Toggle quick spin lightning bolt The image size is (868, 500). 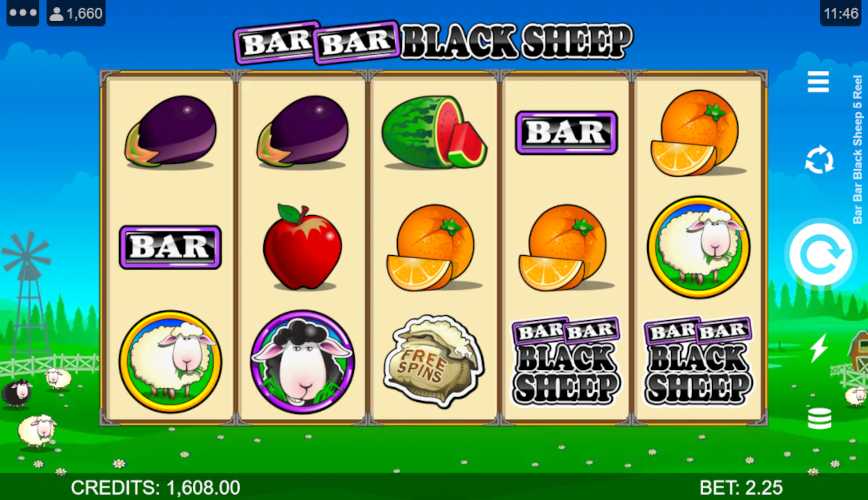[819, 348]
